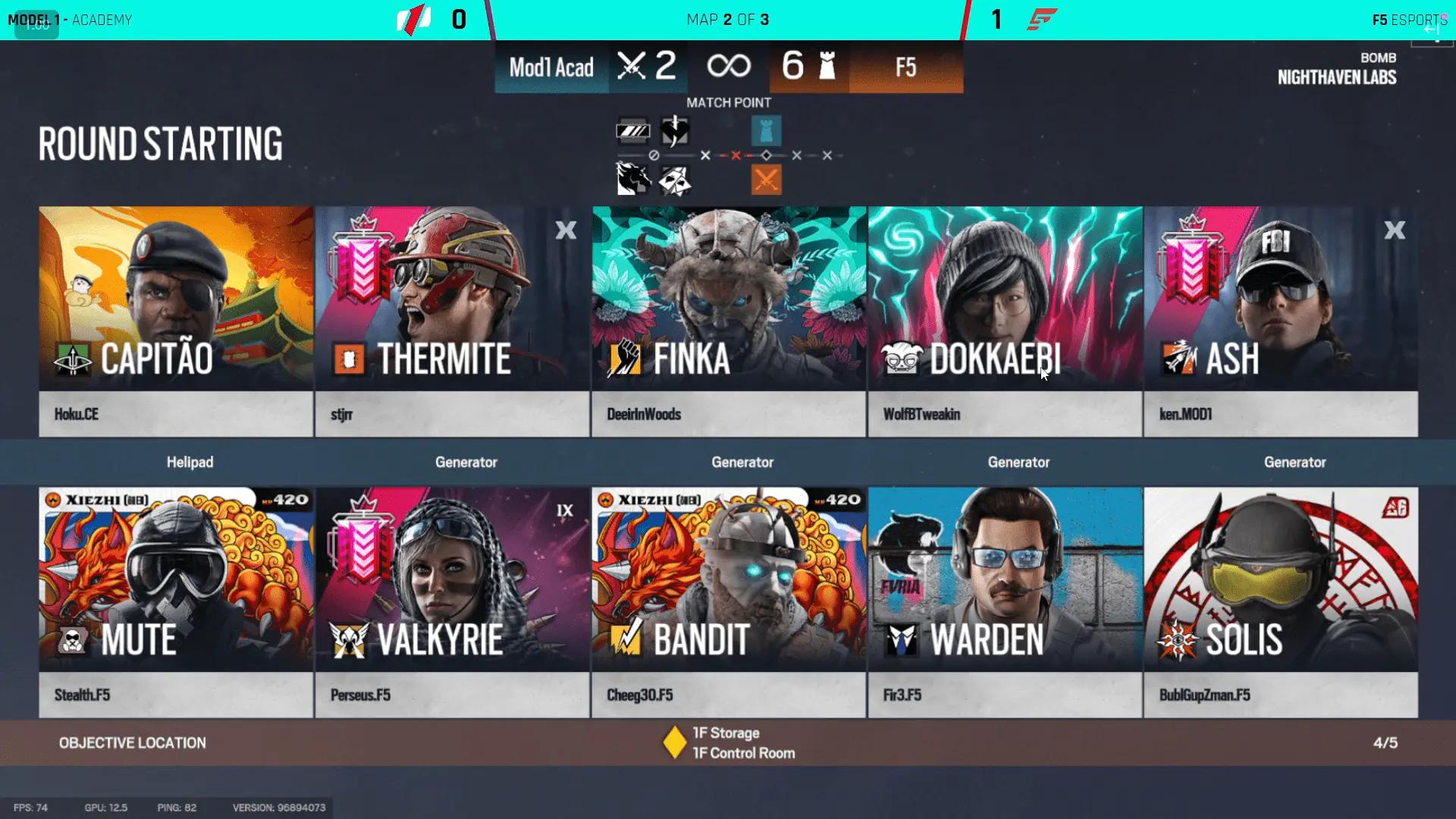Toggle the X elimination marker on Thermite's card
Viewport: 1456px width, 819px height.
coord(566,231)
